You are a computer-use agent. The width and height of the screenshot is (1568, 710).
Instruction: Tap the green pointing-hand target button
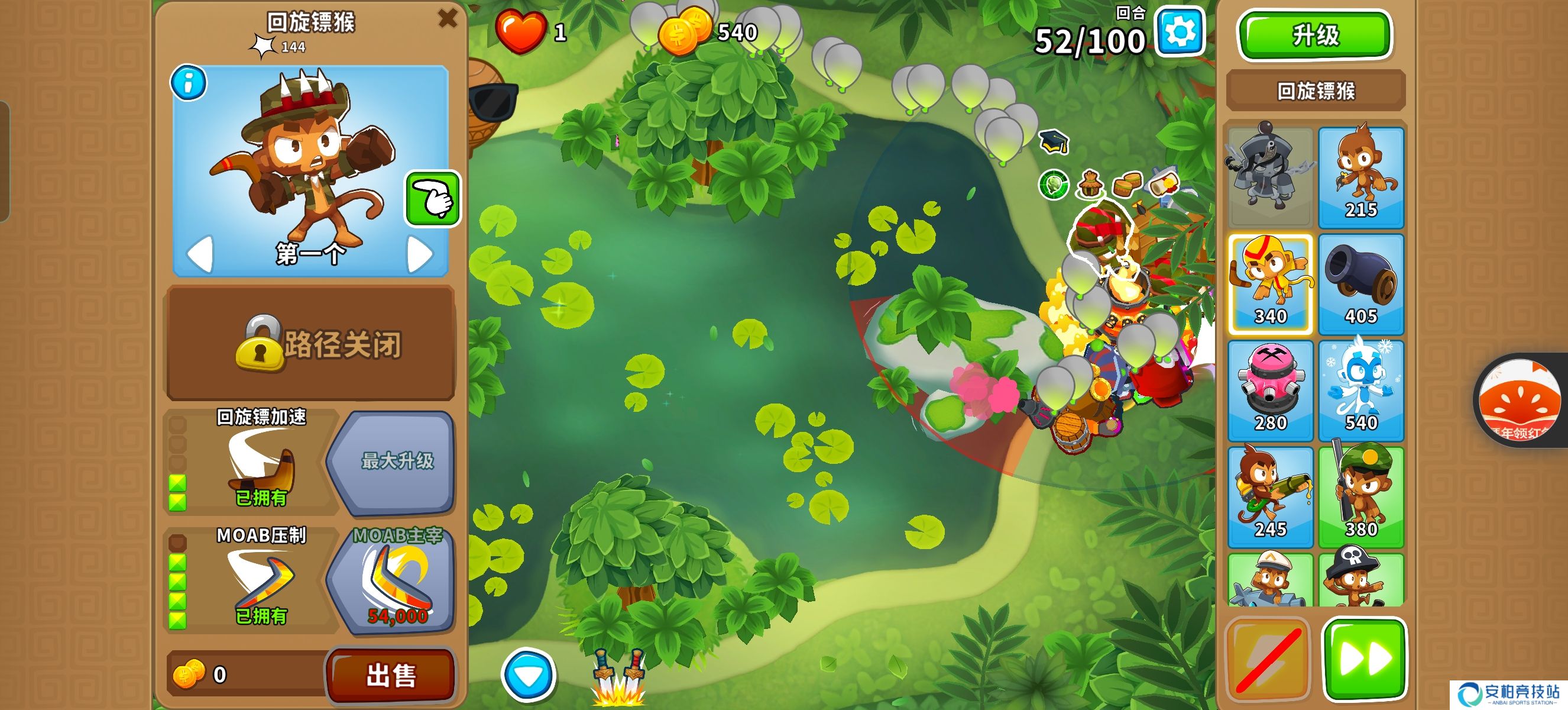433,199
